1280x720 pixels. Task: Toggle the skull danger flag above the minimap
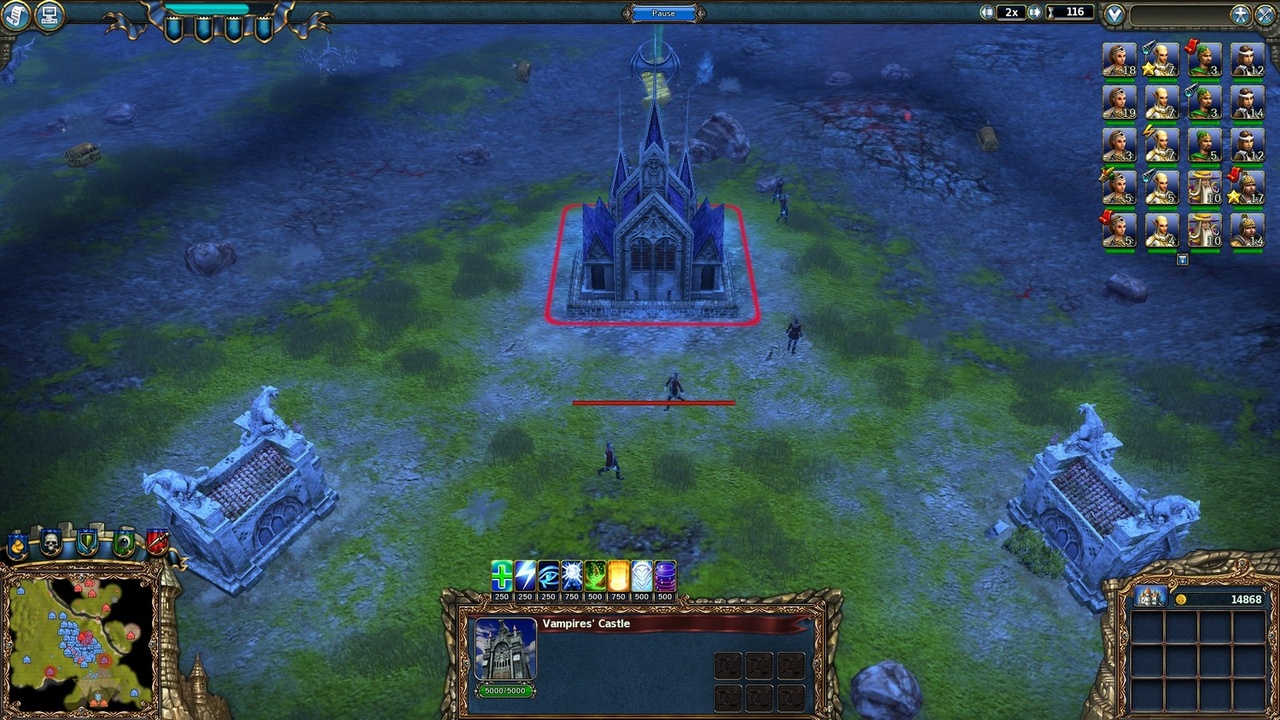(x=50, y=543)
